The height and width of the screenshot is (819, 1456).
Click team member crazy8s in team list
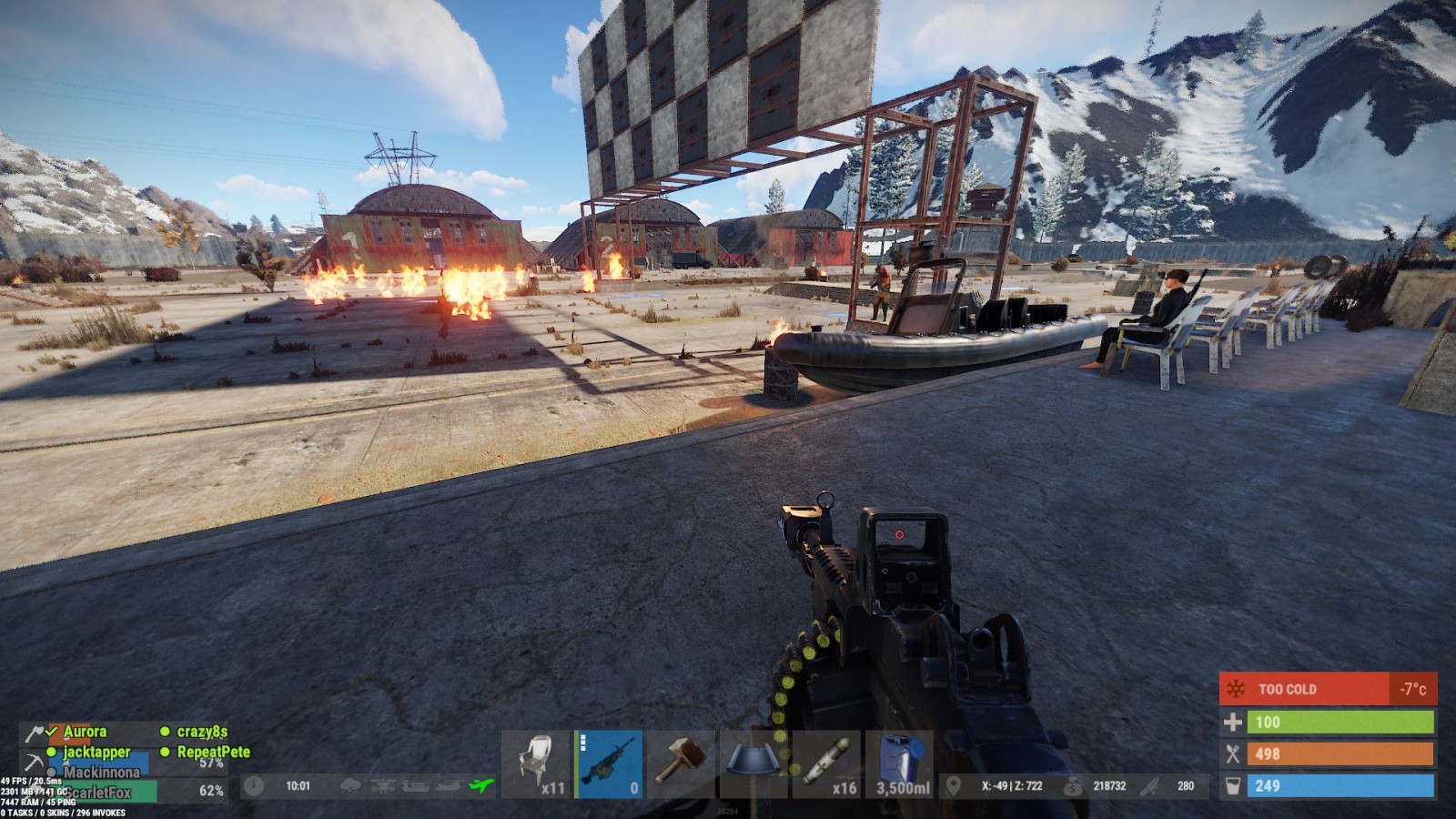point(202,732)
